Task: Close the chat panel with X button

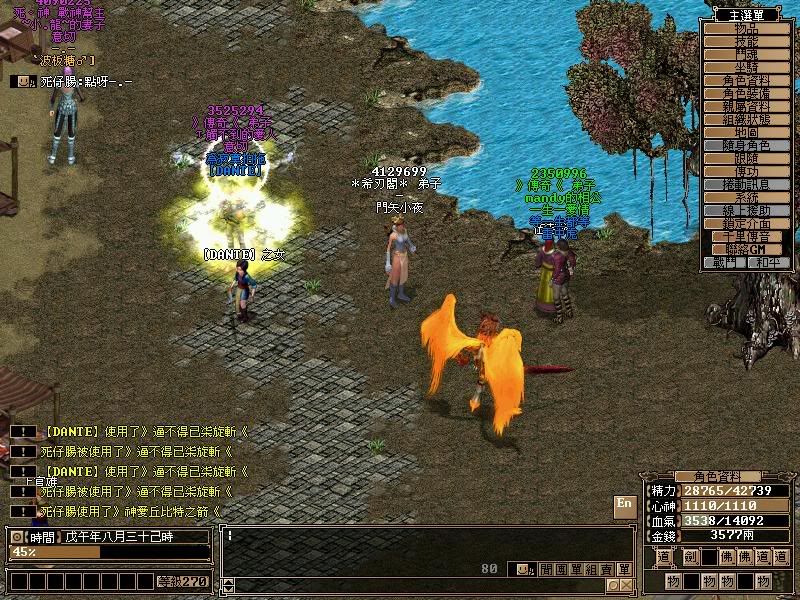Action: pos(625,585)
